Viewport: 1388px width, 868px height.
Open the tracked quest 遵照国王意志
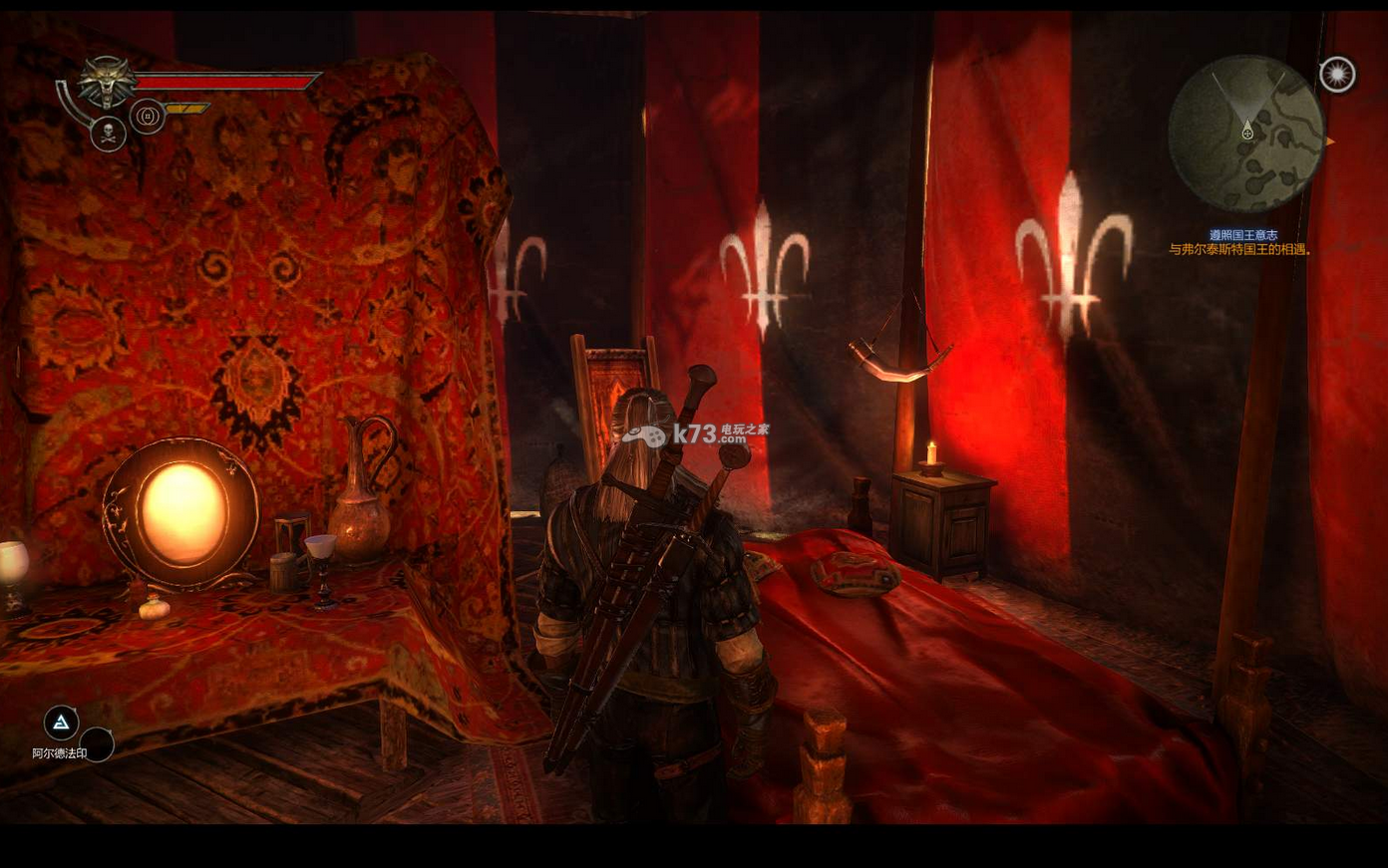(x=1242, y=235)
